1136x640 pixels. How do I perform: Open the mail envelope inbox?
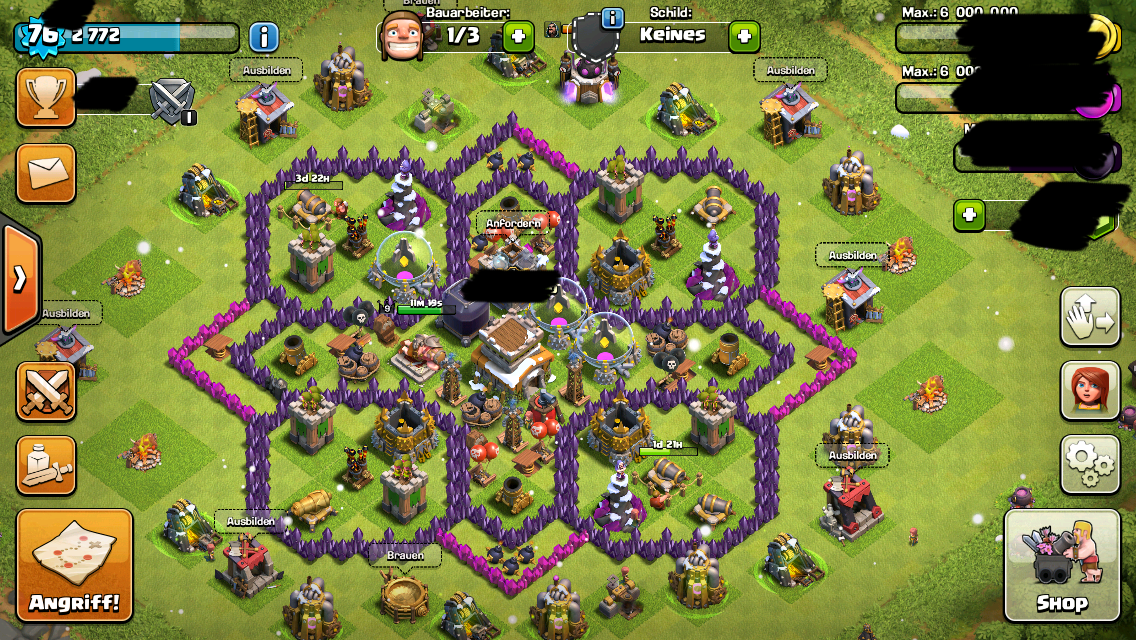(x=46, y=173)
